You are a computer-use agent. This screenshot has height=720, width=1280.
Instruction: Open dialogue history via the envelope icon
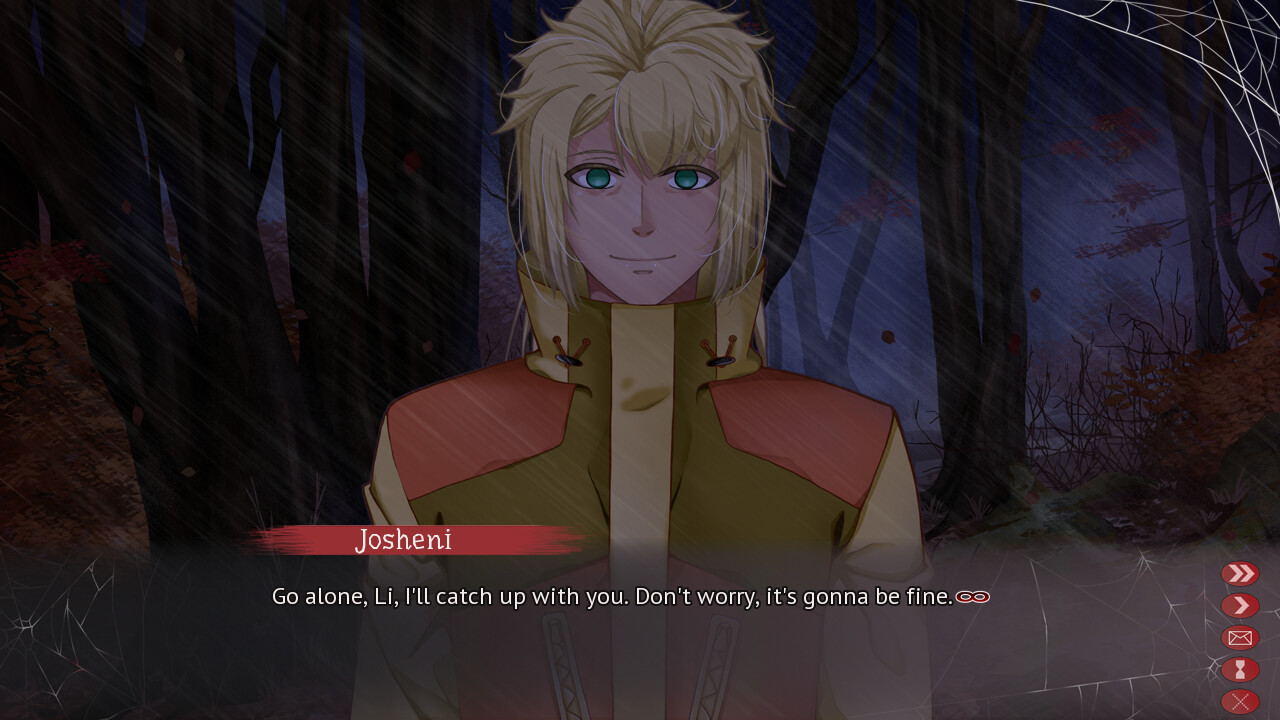coord(1239,637)
